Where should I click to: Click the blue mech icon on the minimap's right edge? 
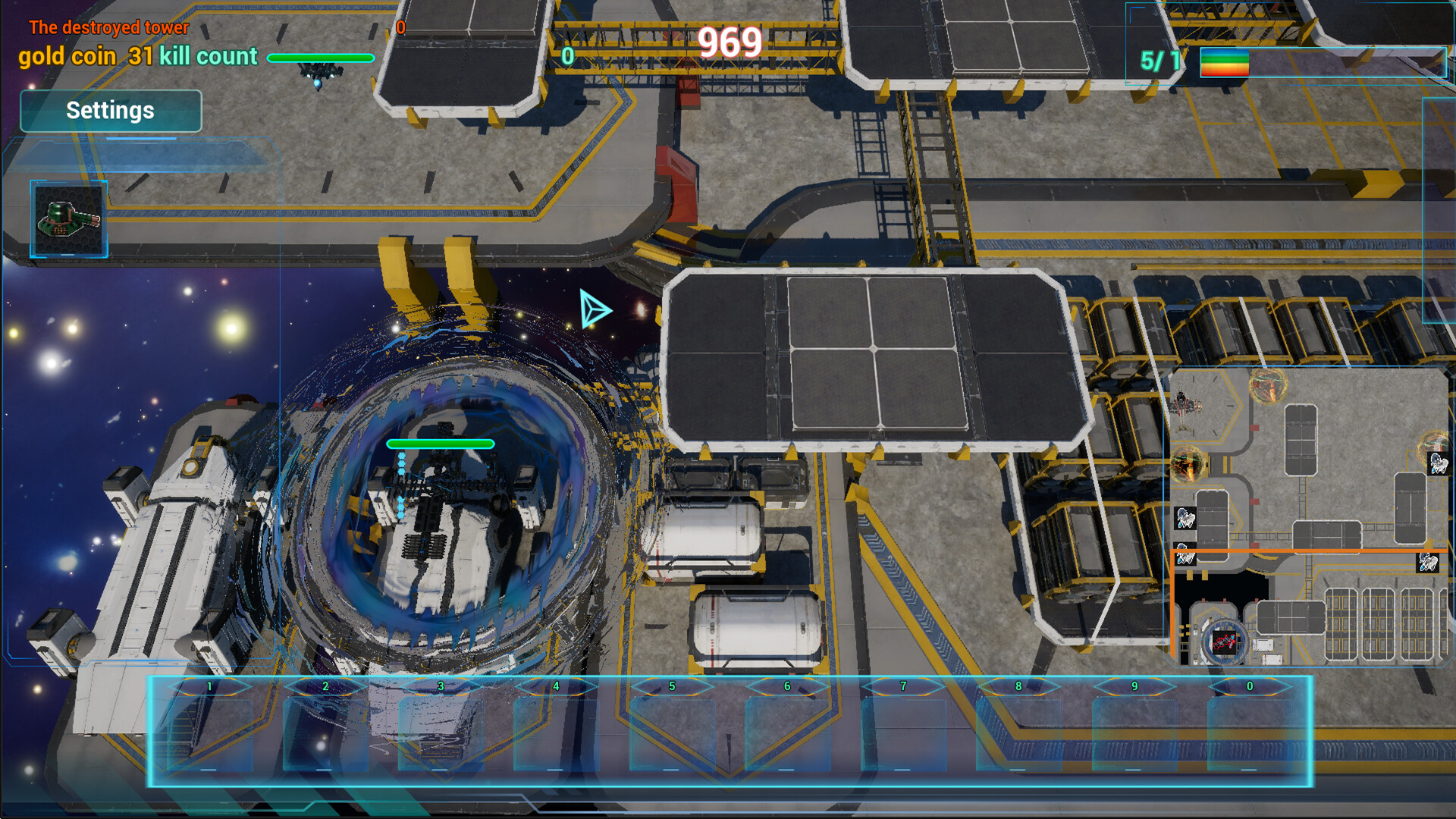tap(1438, 464)
